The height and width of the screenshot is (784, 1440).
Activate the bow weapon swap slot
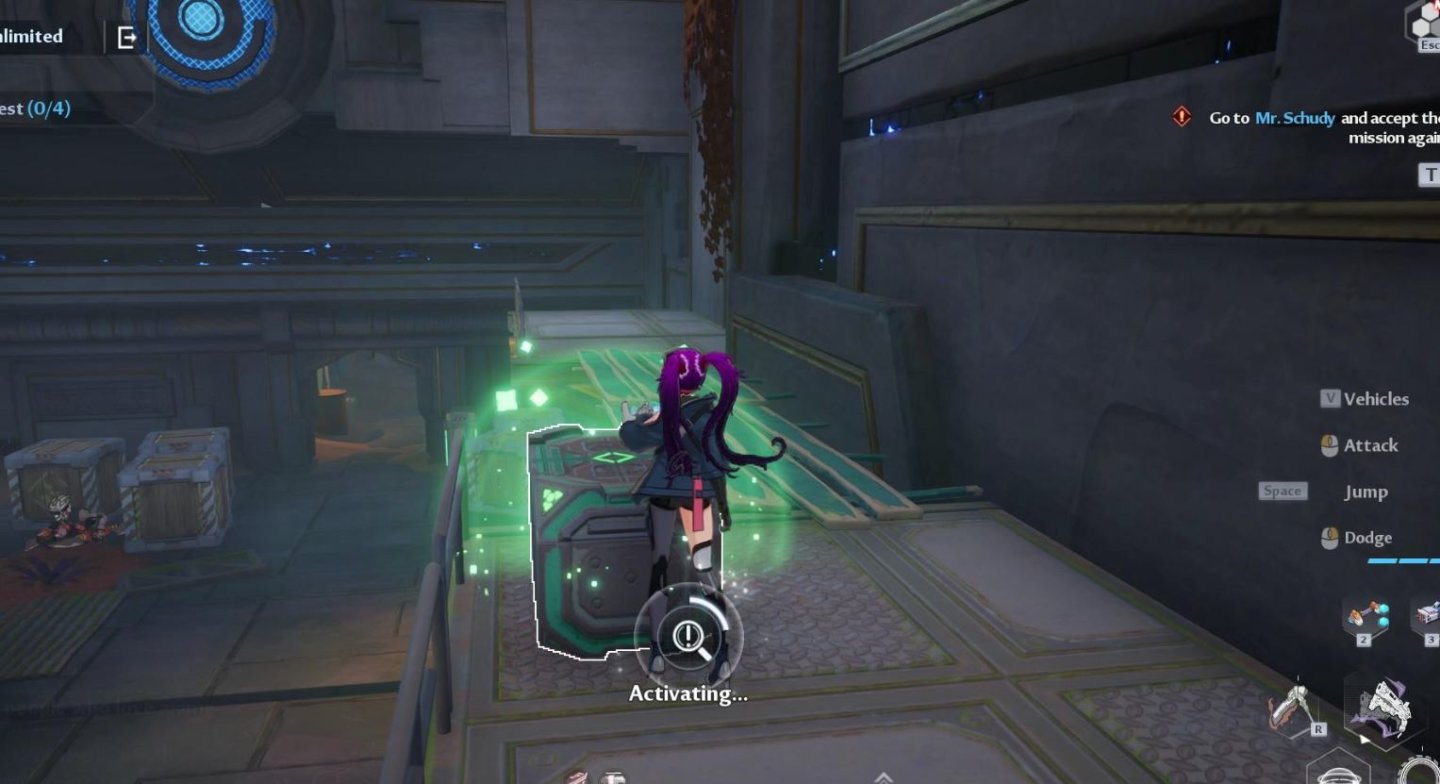[x=1294, y=711]
